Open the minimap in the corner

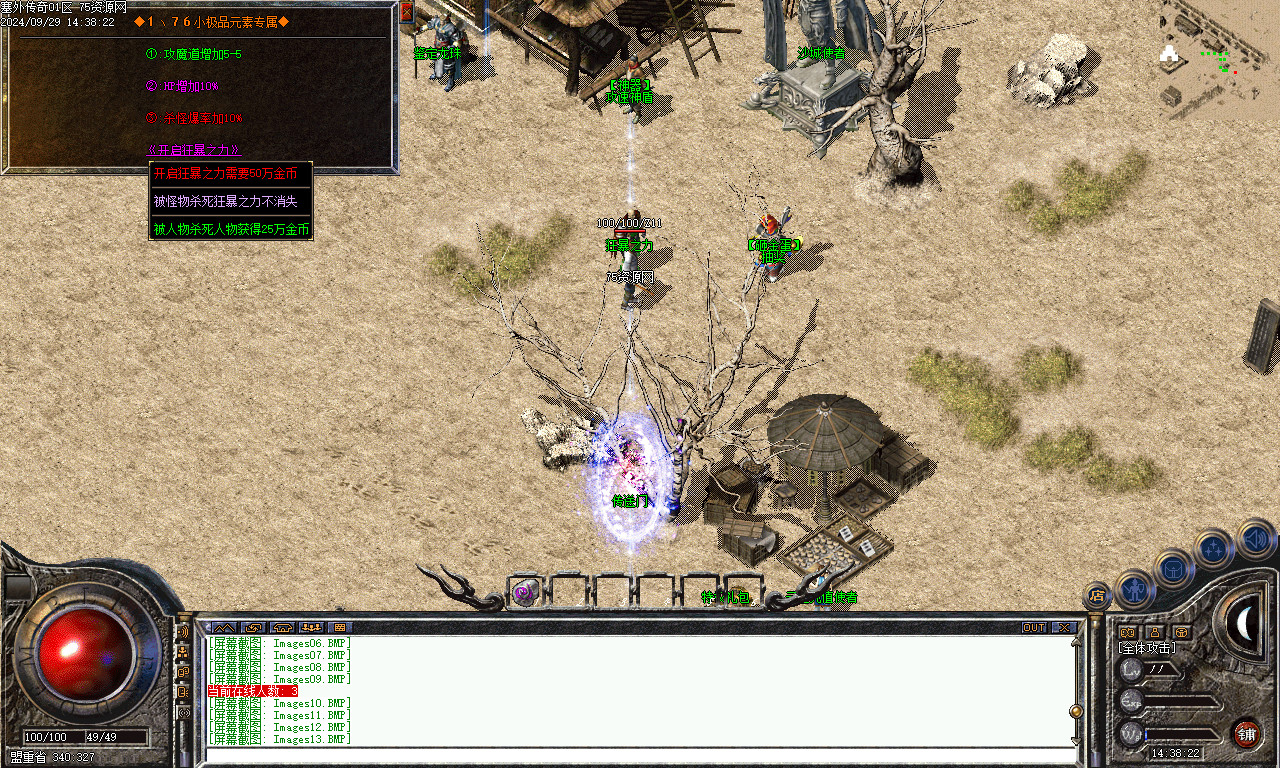point(1220,60)
